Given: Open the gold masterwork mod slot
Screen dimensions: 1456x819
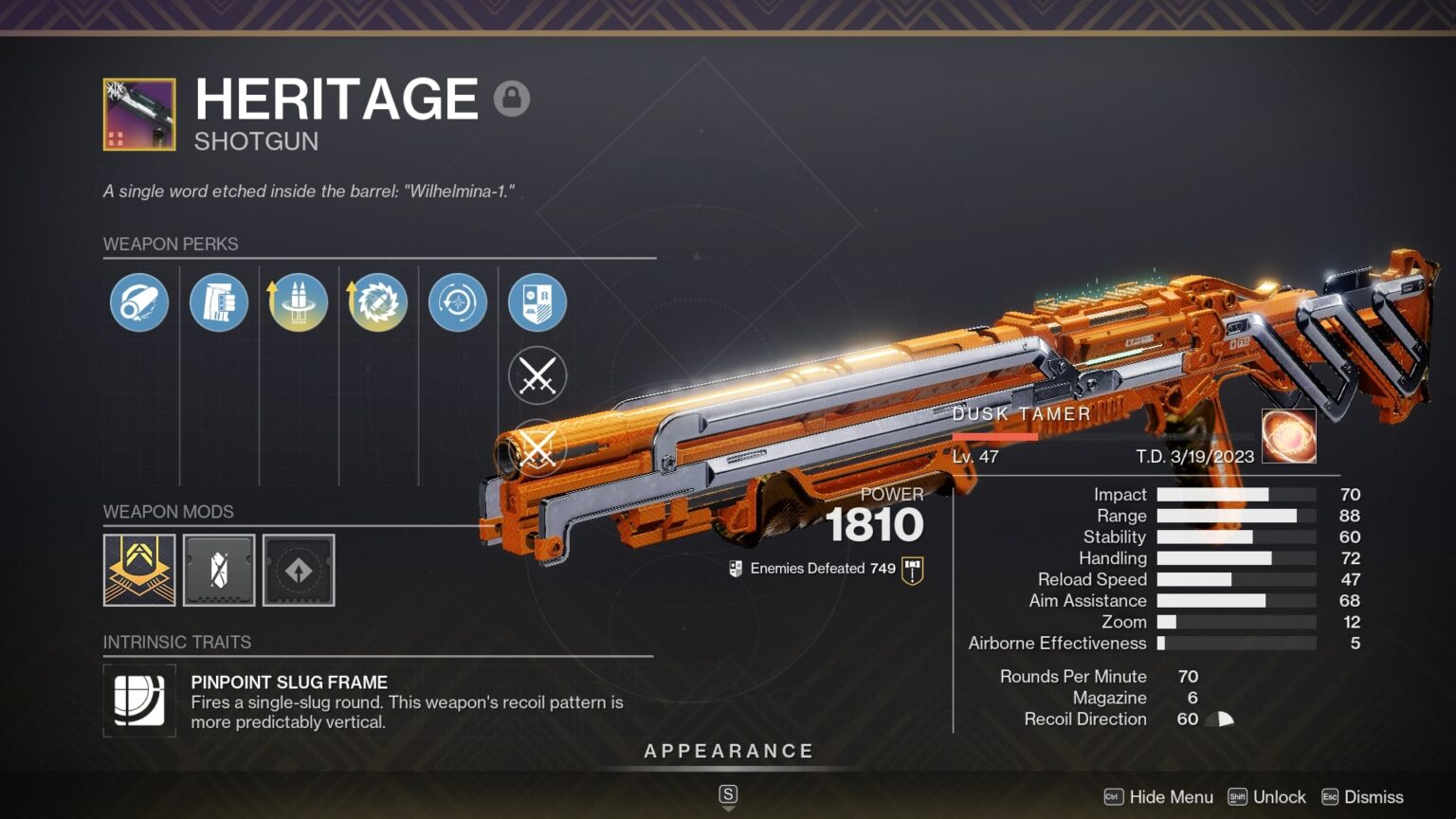Looking at the screenshot, I should click(x=138, y=570).
